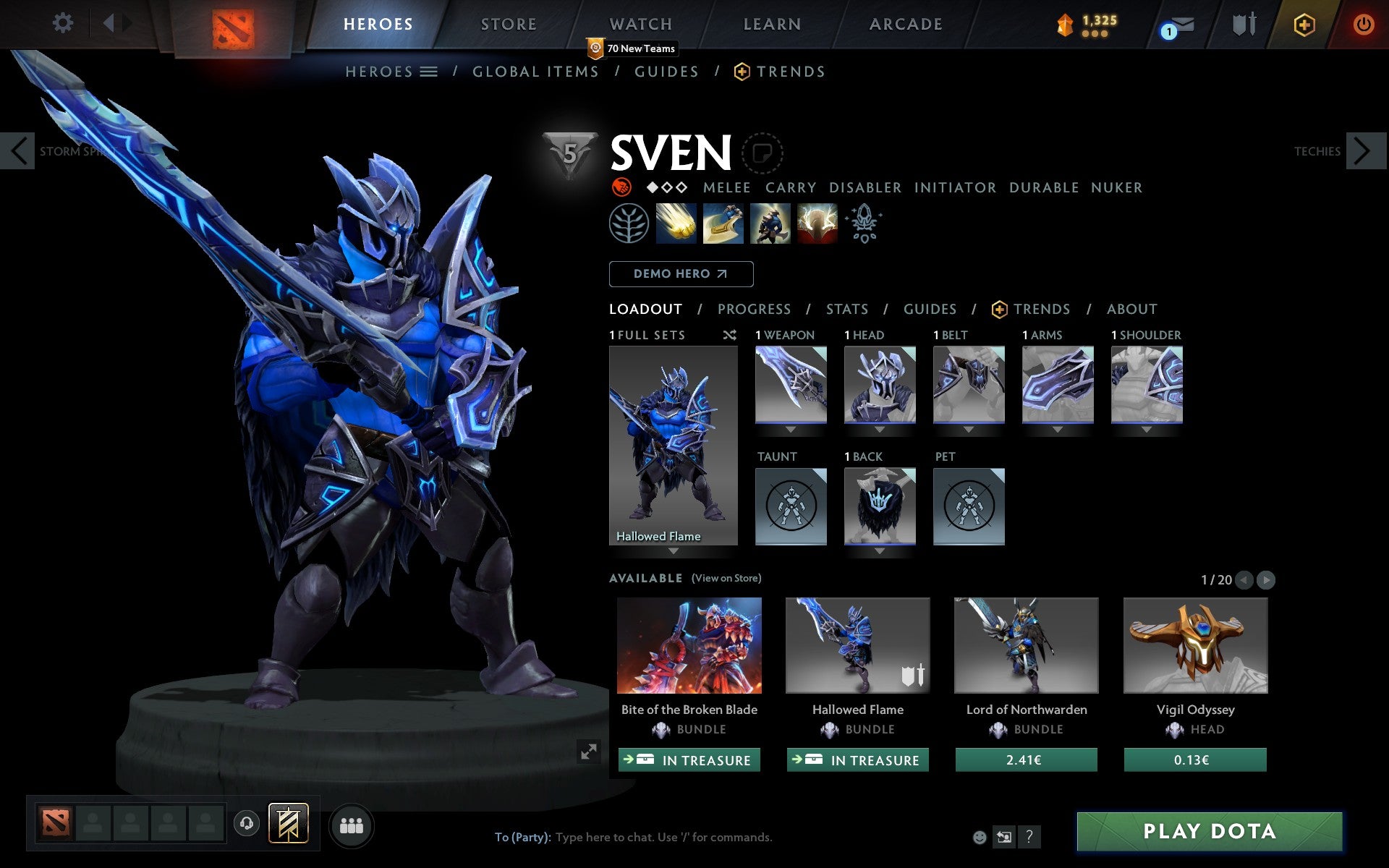The image size is (1389, 868).
Task: Select the Great Cleave ability icon
Action: [723, 224]
